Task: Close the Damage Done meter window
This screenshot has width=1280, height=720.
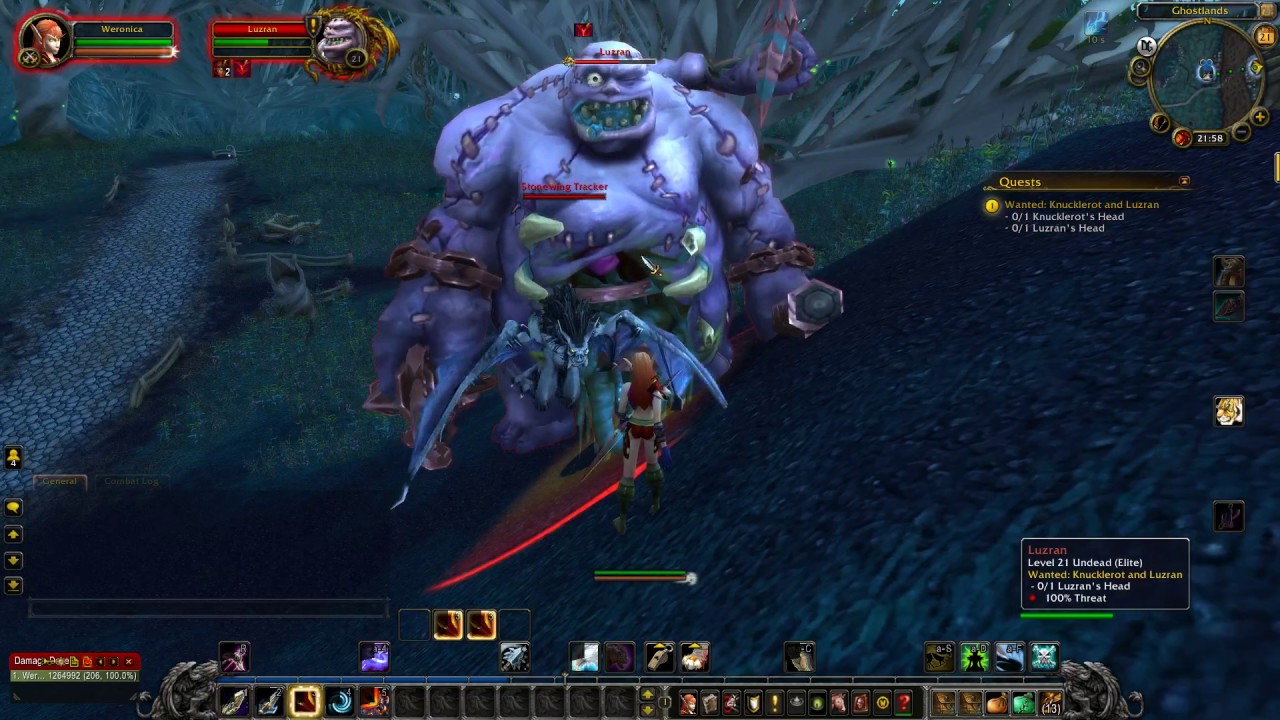Action: coord(128,661)
